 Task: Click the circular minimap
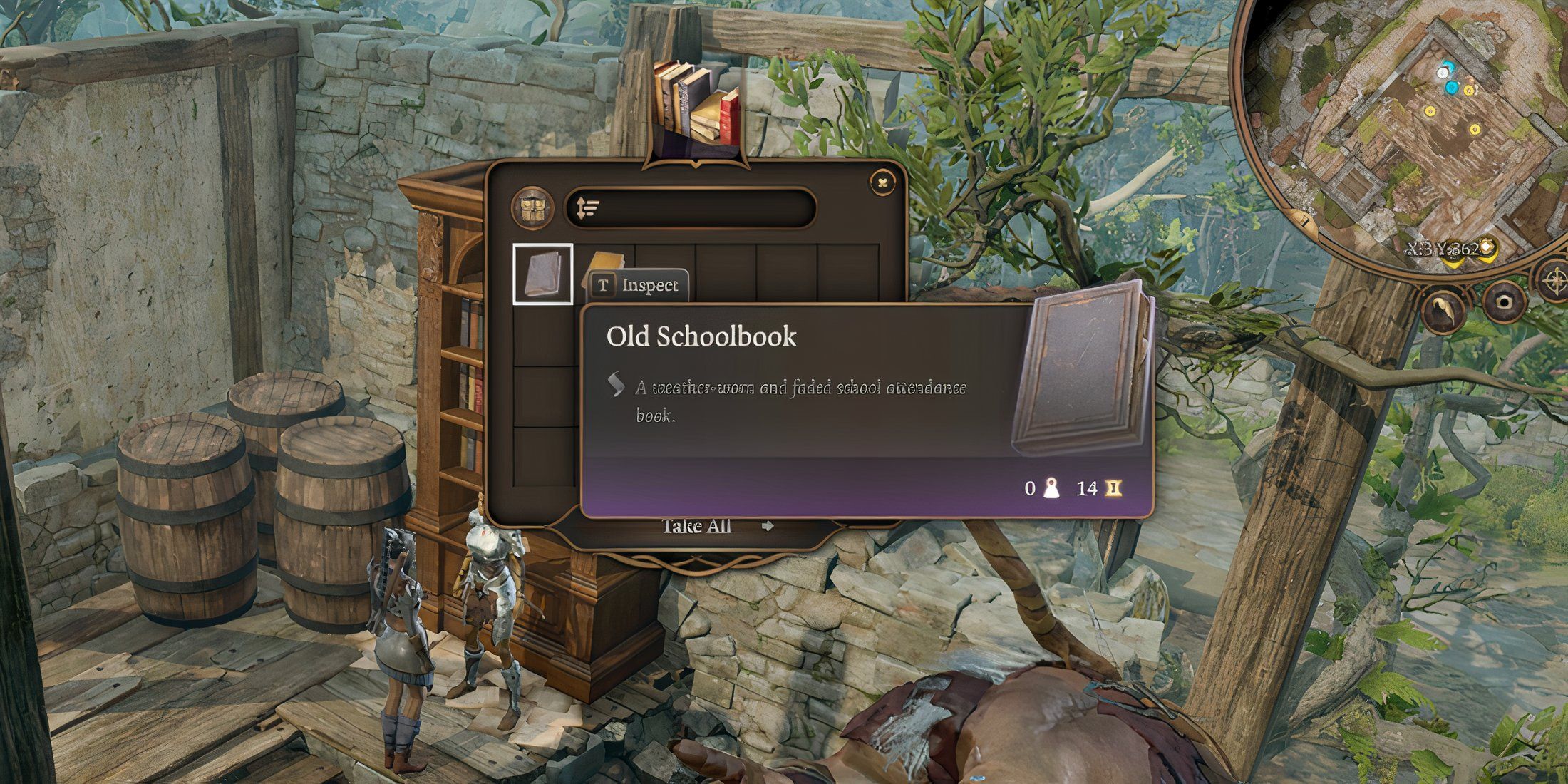1397,128
